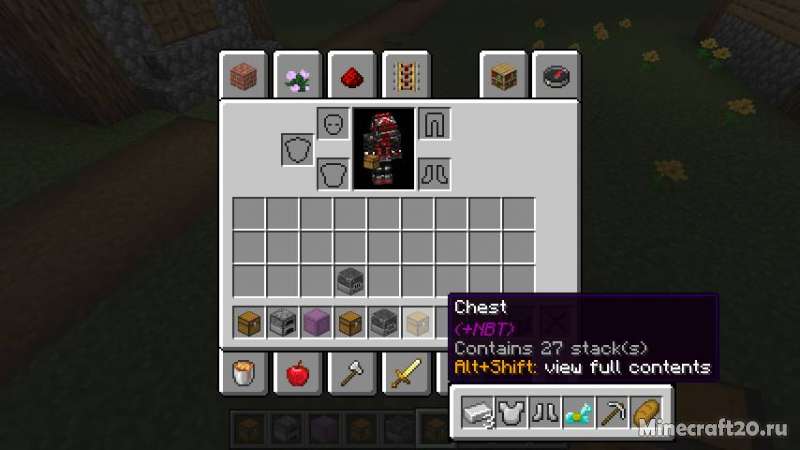
Task: Open the Combat golden sword tab
Action: (x=406, y=374)
